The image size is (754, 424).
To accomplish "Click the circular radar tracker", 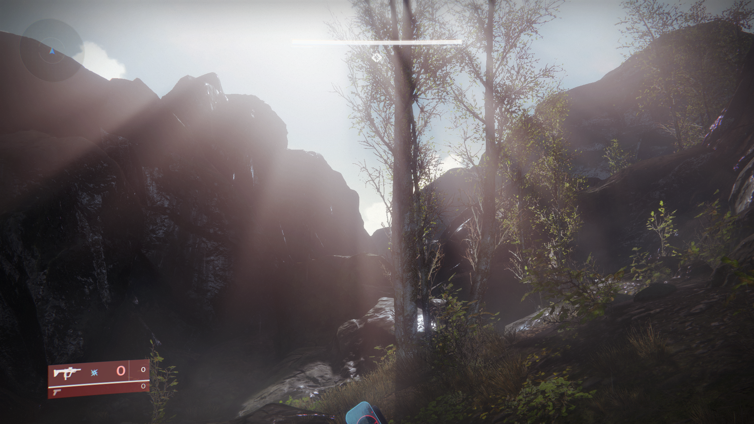I will pos(51,50).
